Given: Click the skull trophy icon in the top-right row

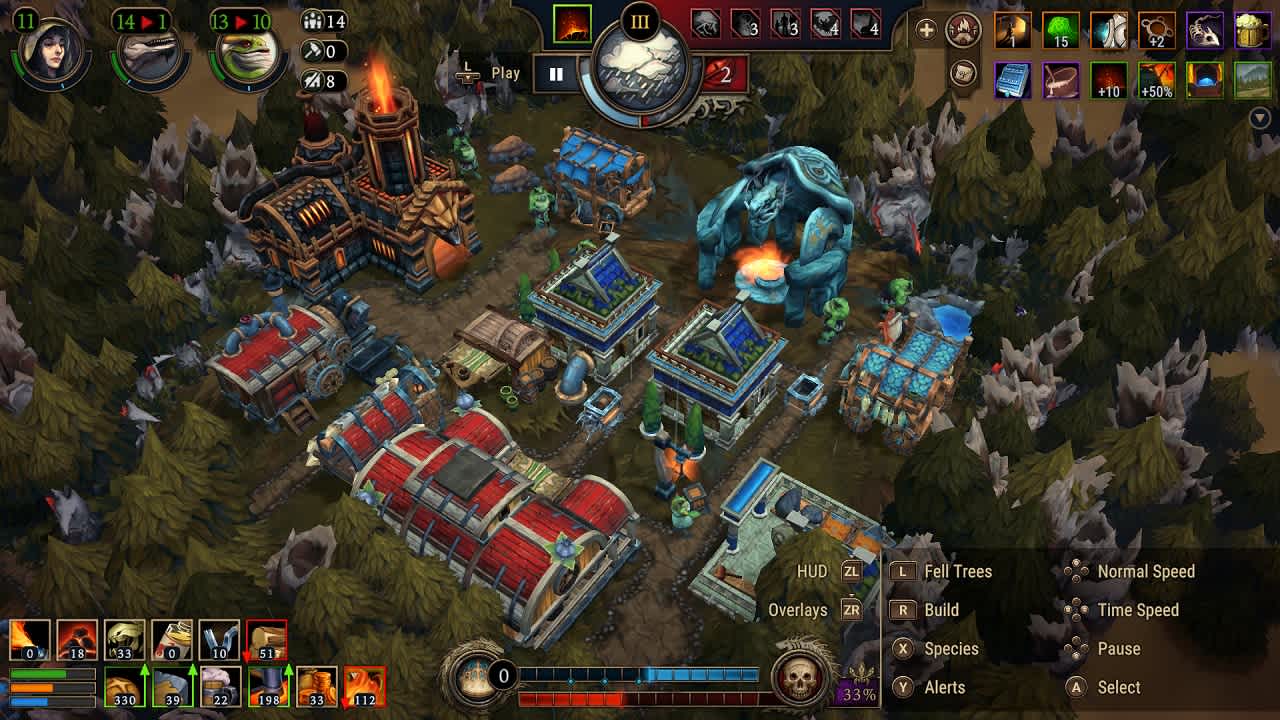Looking at the screenshot, I should point(1203,30).
